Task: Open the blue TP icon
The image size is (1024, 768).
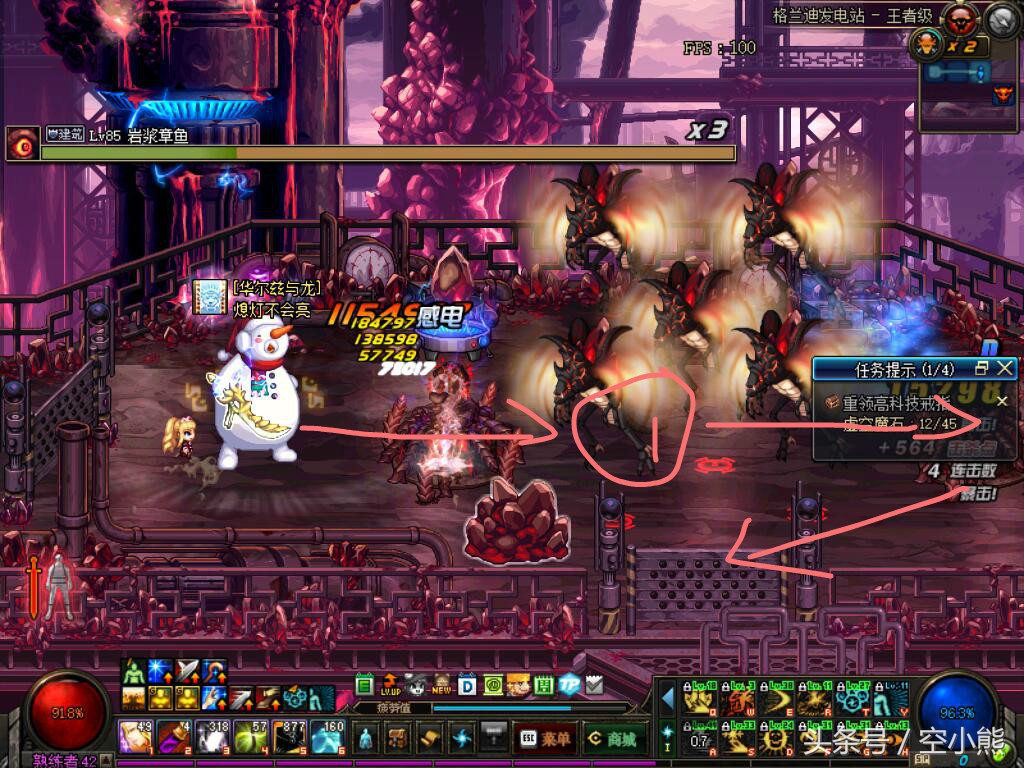Action: [x=569, y=685]
